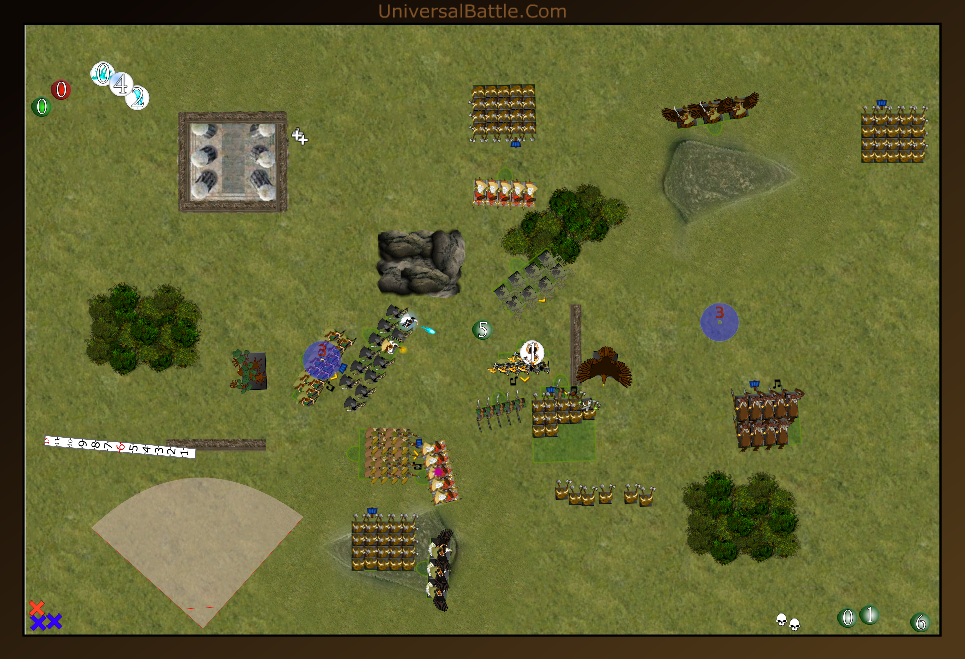The height and width of the screenshot is (659, 965).
Task: Click the green 6 counter in the corner
Action: [x=920, y=623]
